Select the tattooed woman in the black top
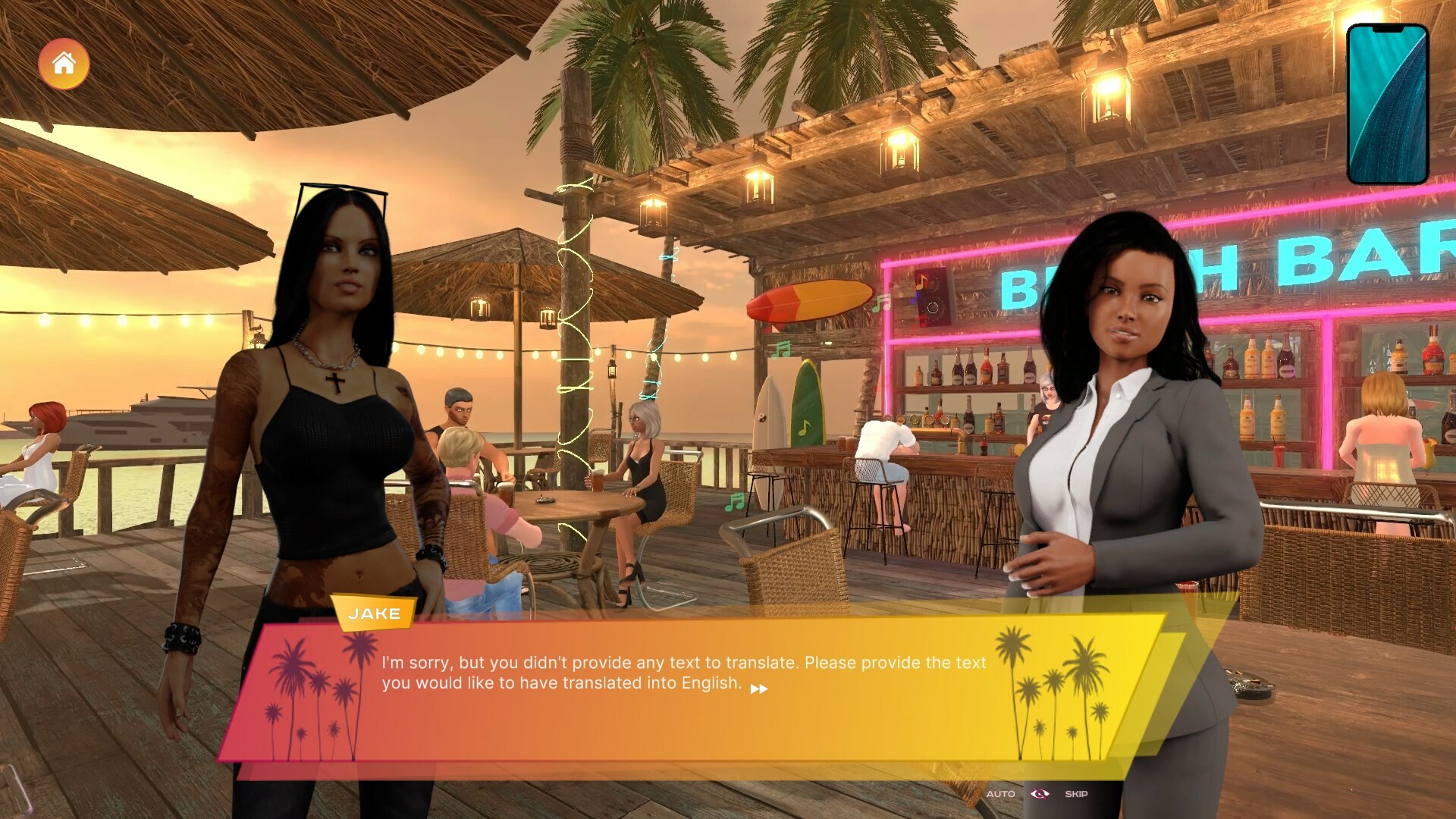Screen dimensions: 1456x819 point(341,379)
